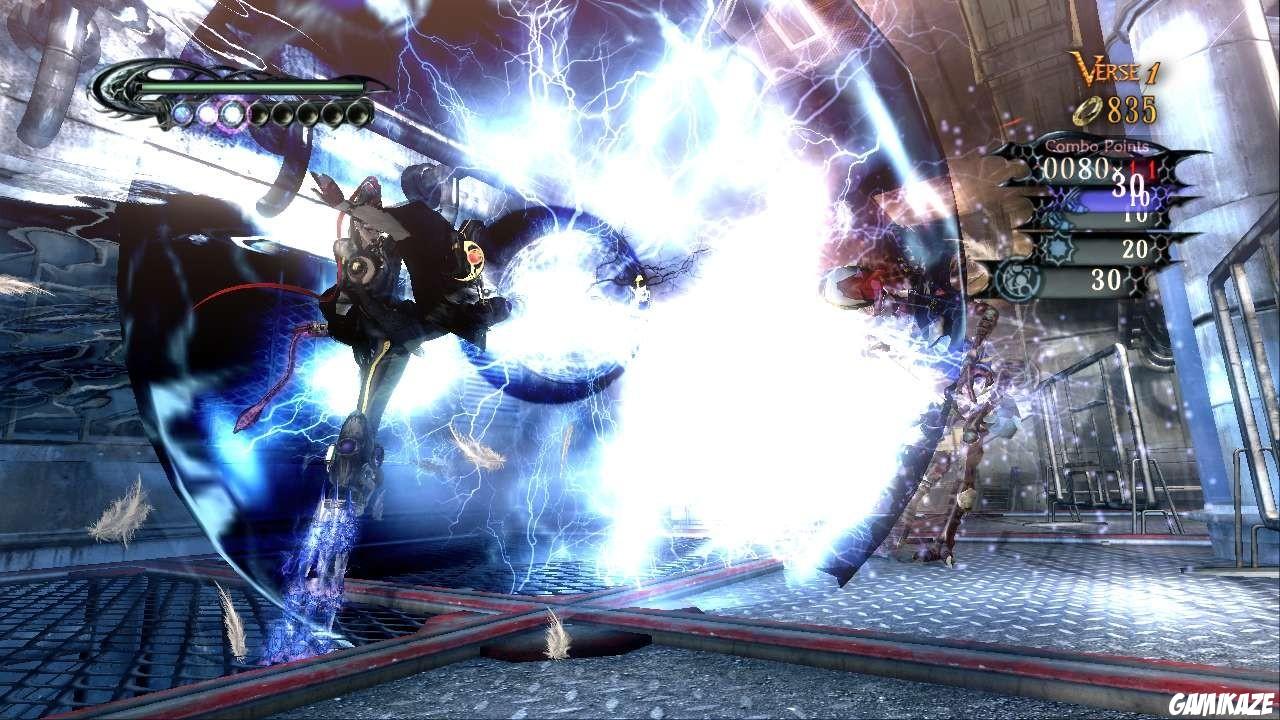The height and width of the screenshot is (720, 1280).
Task: Click the first glowing magic orb under the health bar
Action: pyautogui.click(x=182, y=115)
